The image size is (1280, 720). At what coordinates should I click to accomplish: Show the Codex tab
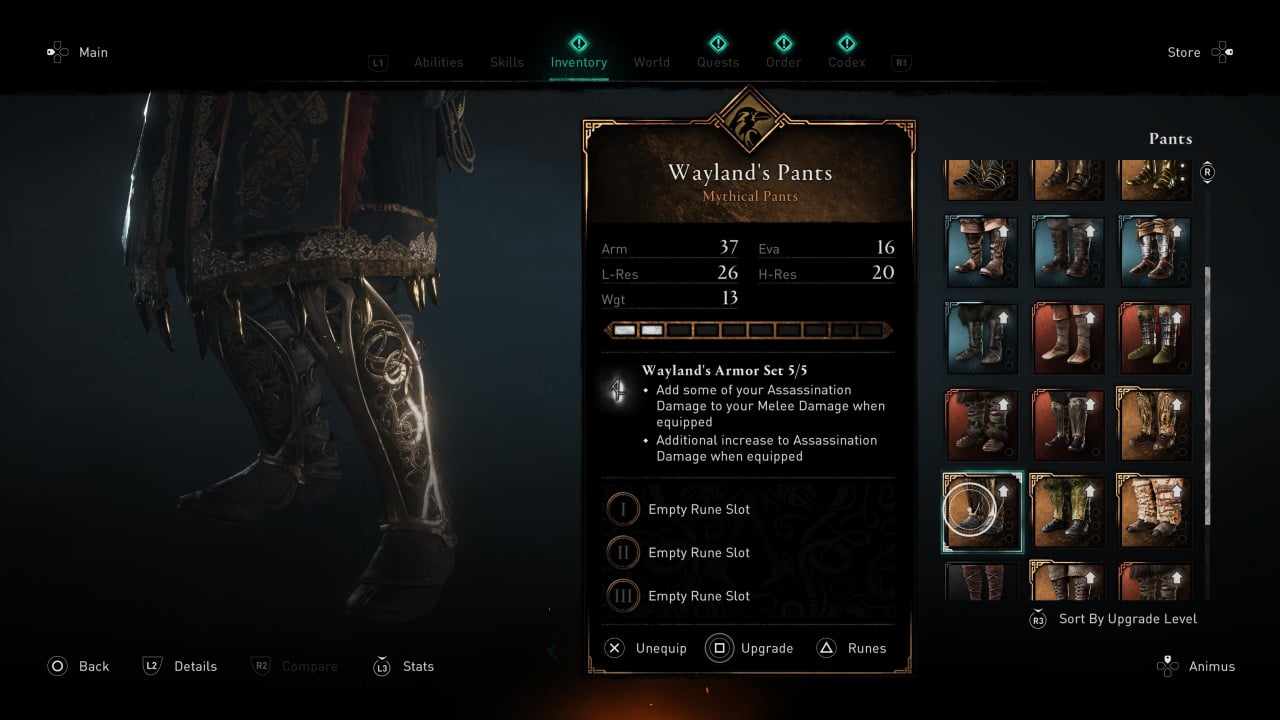[846, 62]
